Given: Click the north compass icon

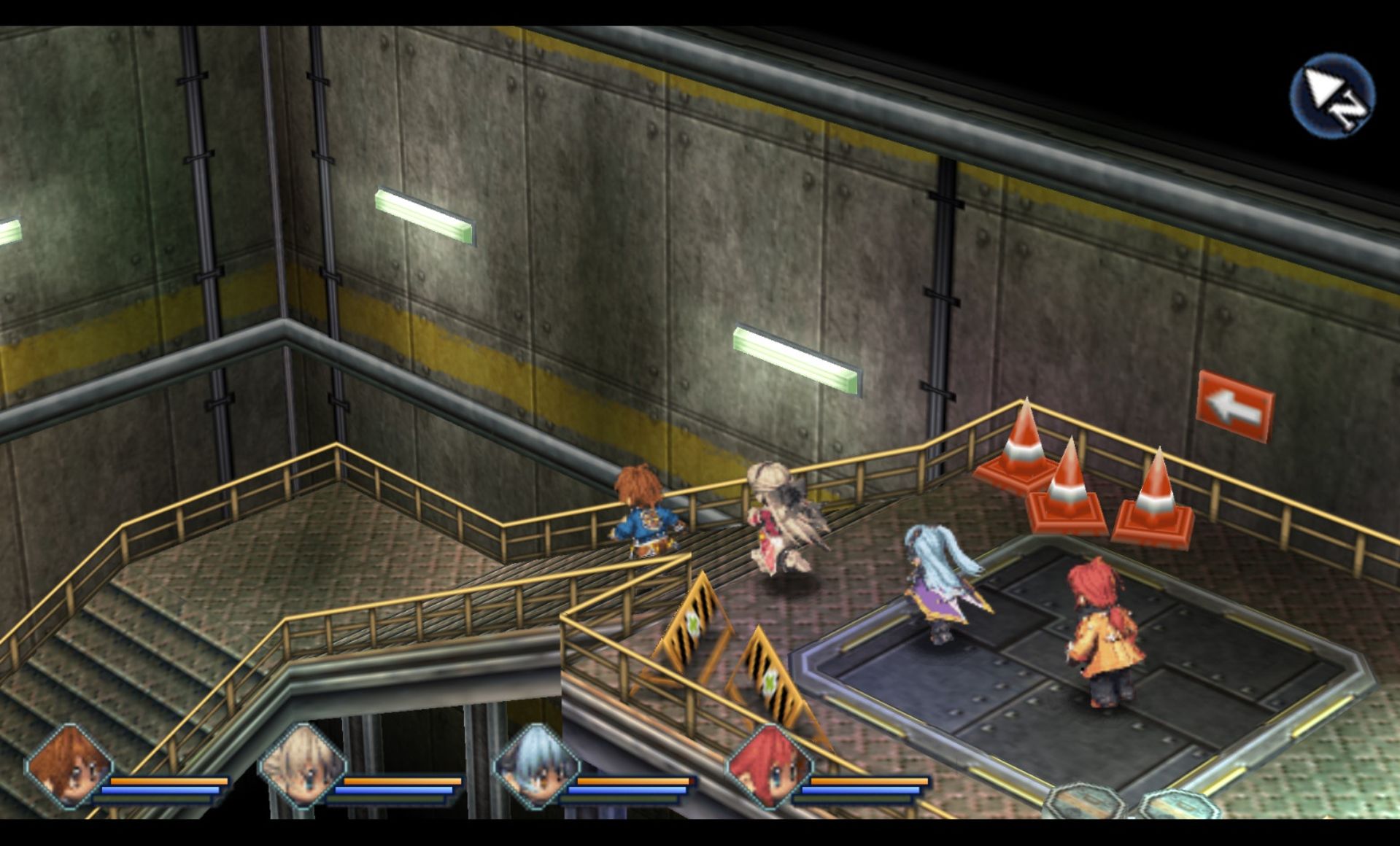Looking at the screenshot, I should coord(1332,96).
